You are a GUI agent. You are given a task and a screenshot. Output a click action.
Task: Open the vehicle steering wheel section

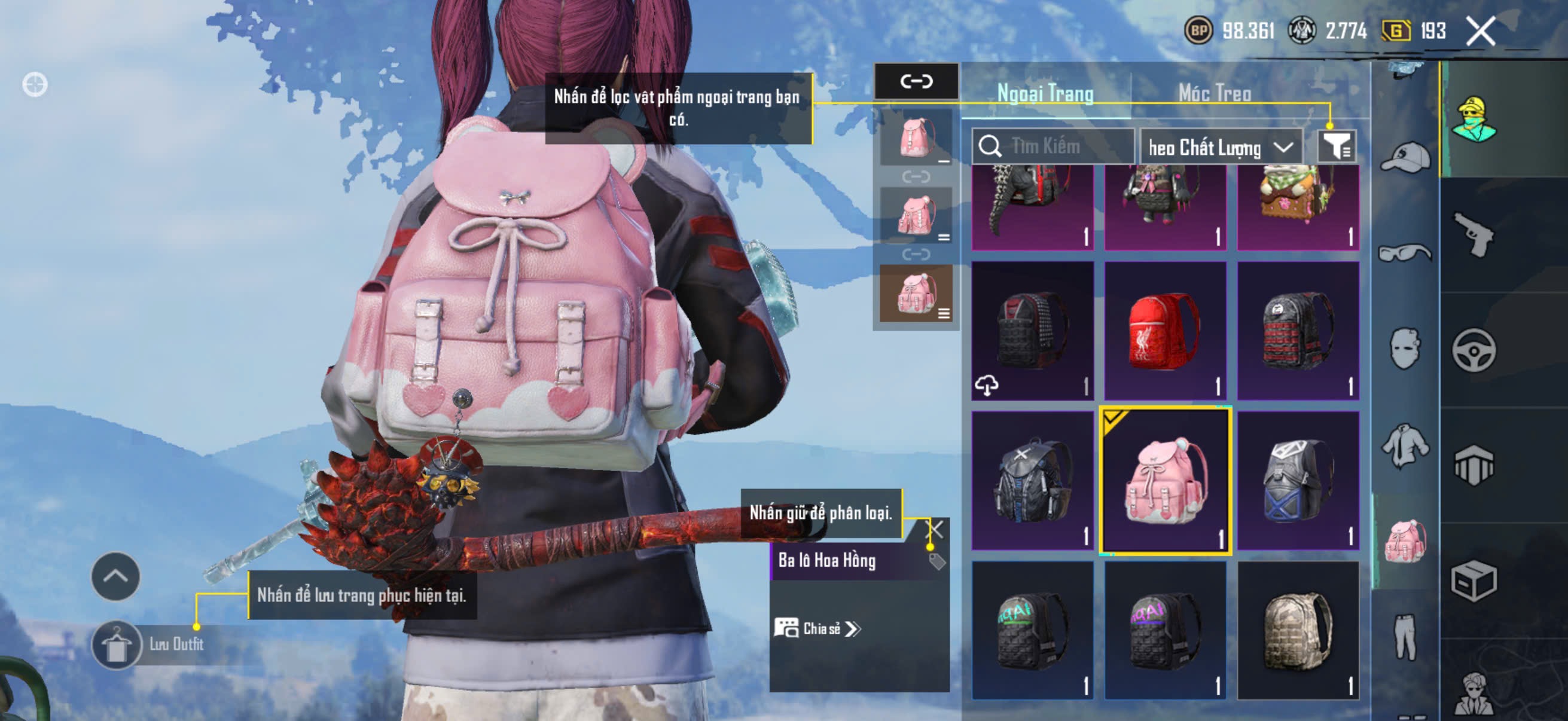pos(1474,350)
